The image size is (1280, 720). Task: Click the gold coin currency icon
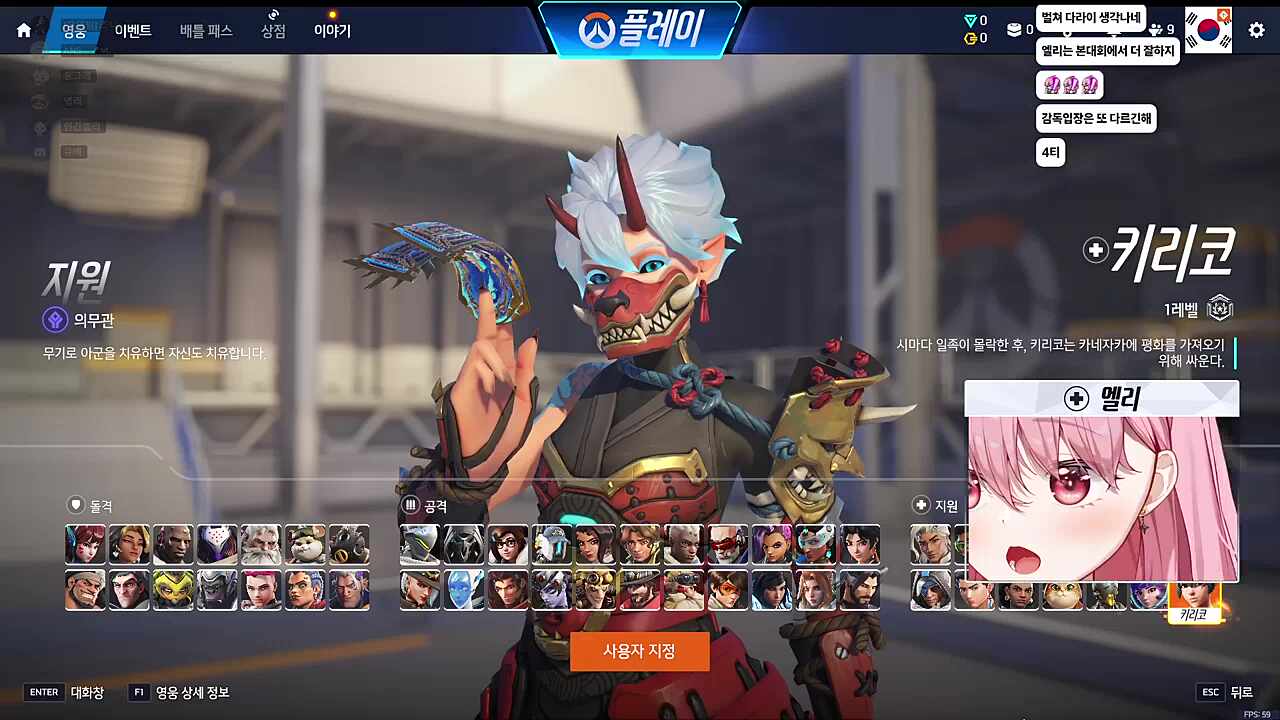[971, 38]
